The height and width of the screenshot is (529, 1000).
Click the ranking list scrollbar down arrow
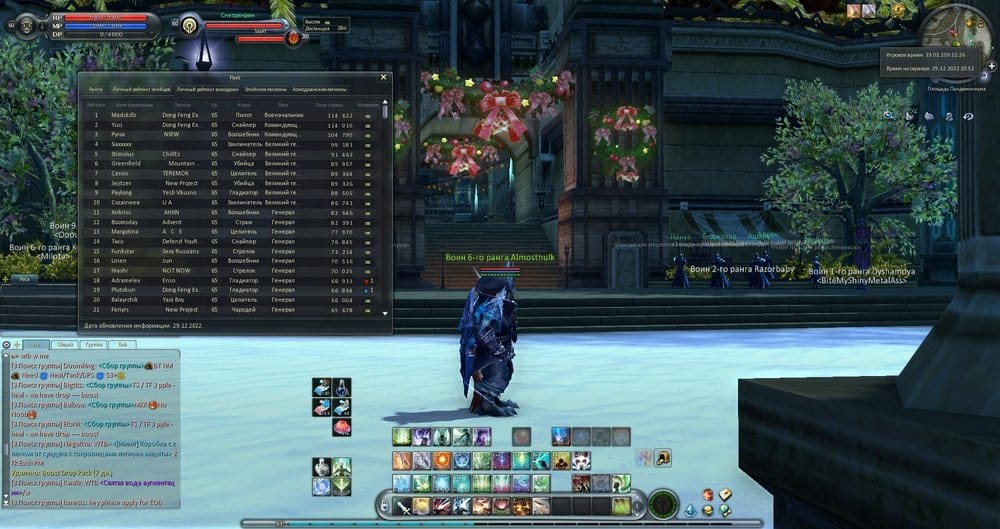tap(387, 314)
